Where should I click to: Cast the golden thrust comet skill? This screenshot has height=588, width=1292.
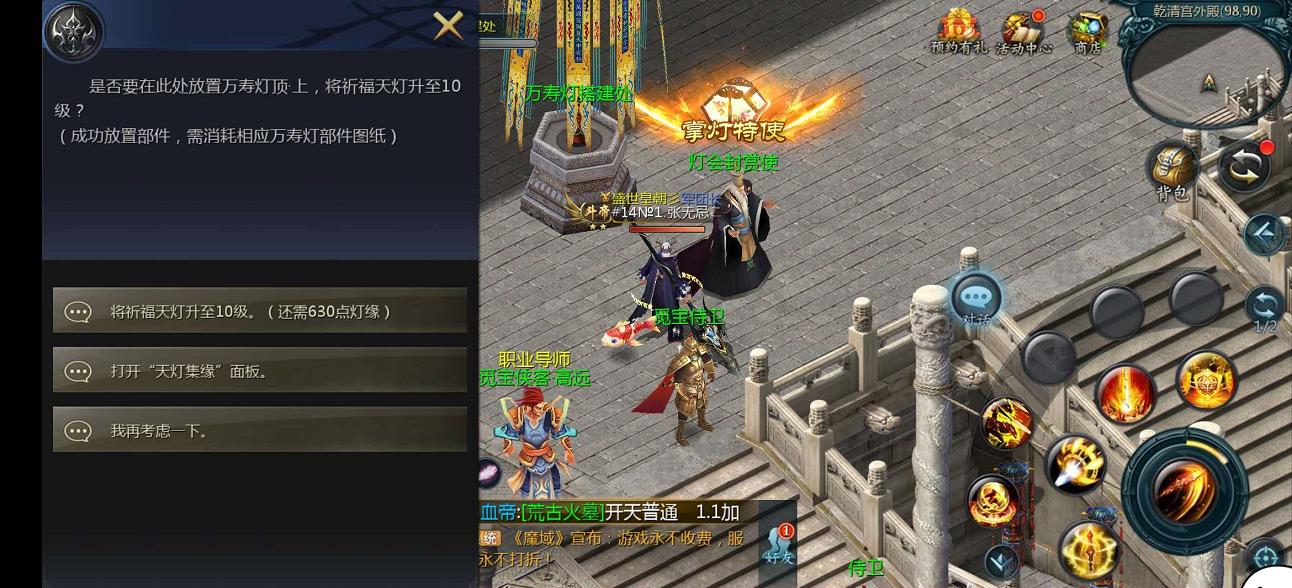[x=1076, y=463]
